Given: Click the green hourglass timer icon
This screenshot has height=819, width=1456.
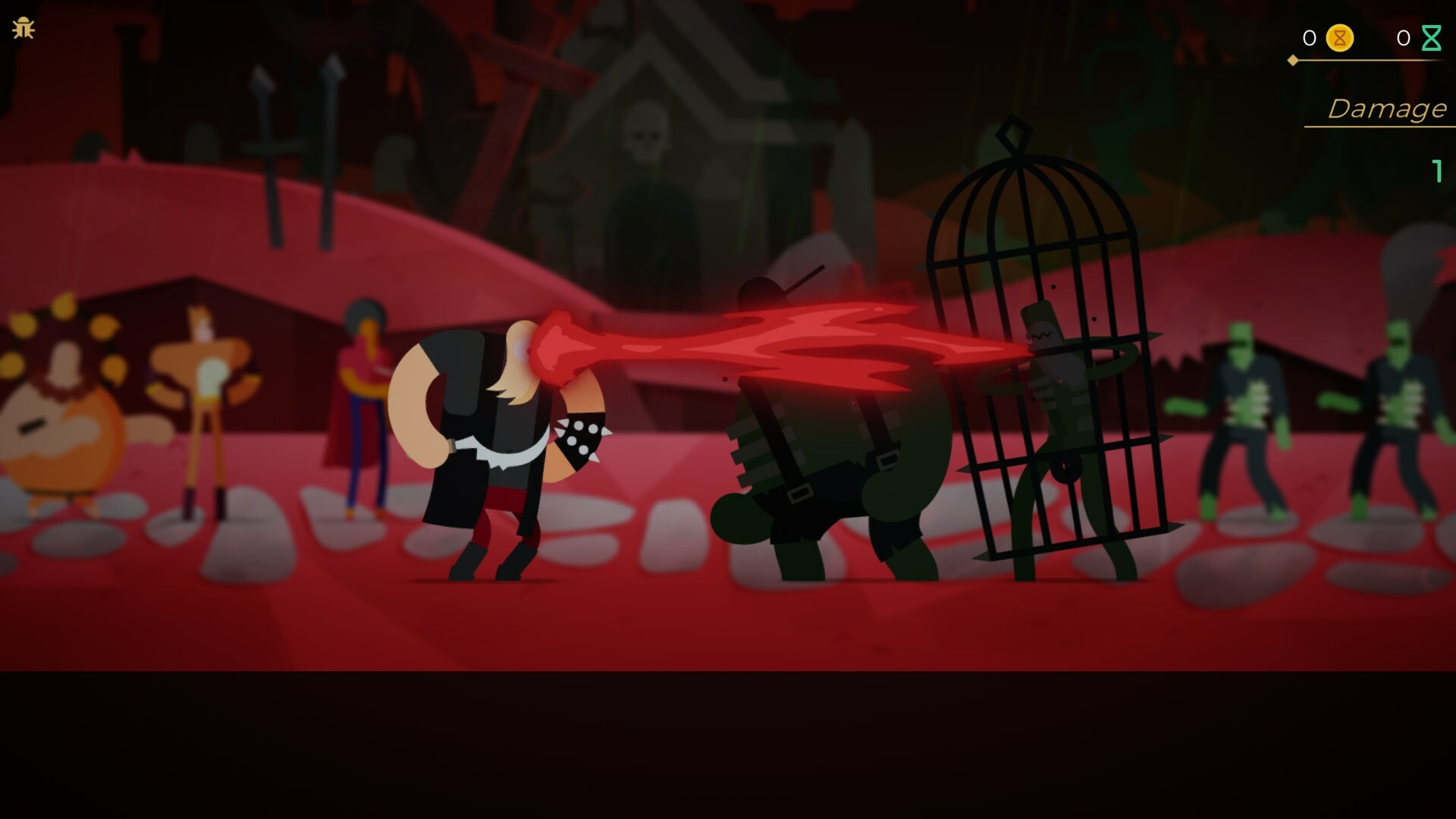Looking at the screenshot, I should (x=1433, y=36).
